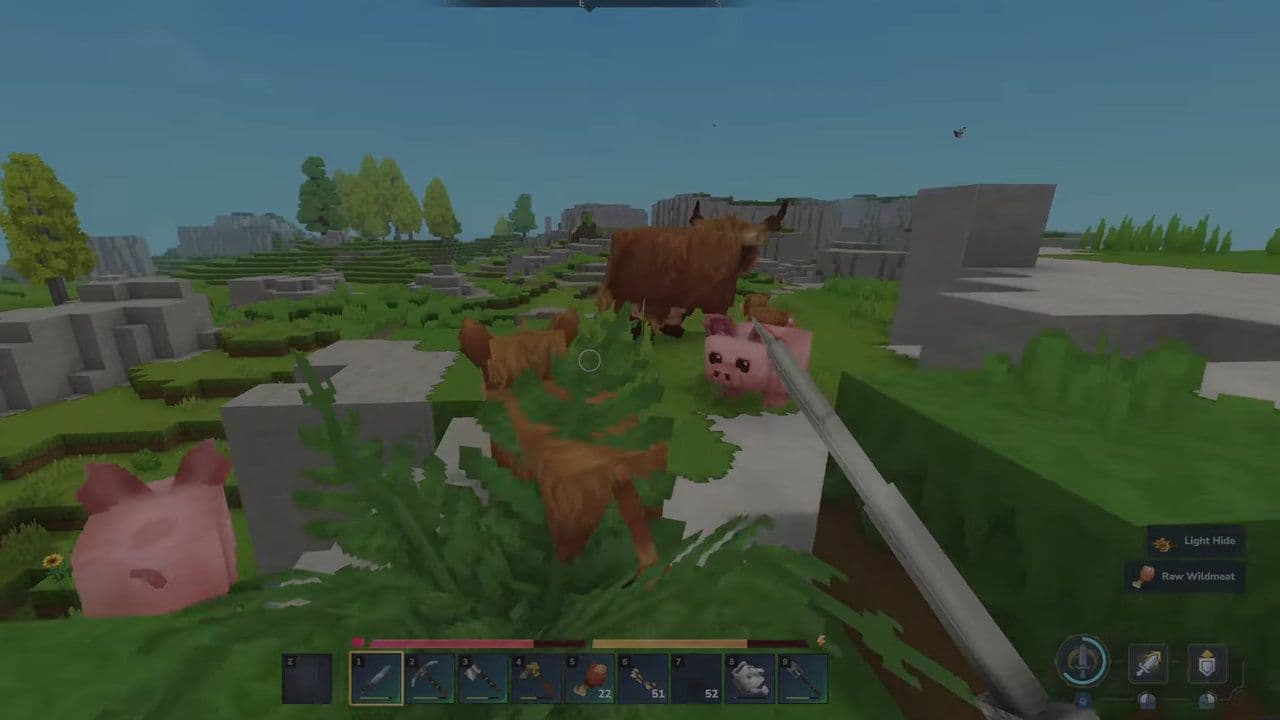Click the pink health bar

pos(450,643)
